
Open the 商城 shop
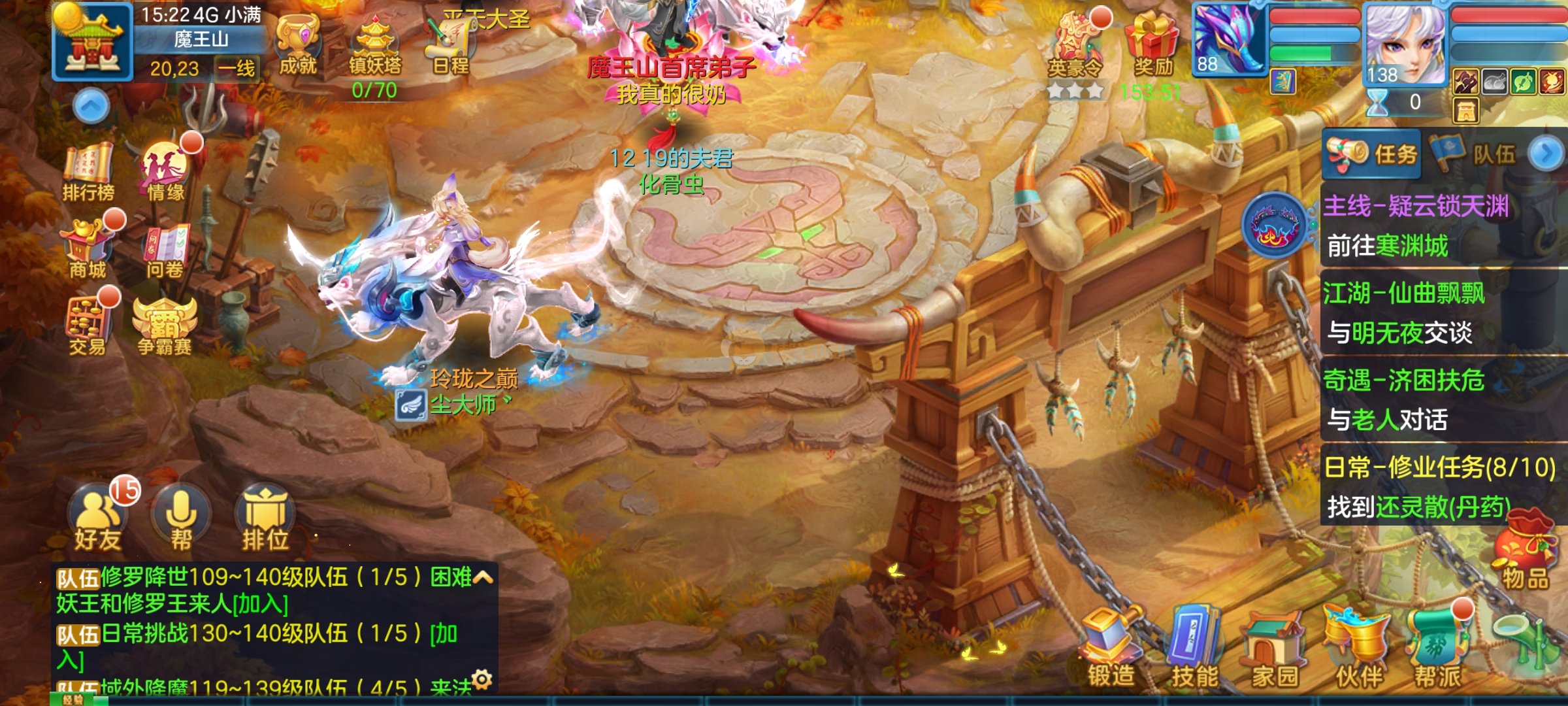(x=88, y=250)
